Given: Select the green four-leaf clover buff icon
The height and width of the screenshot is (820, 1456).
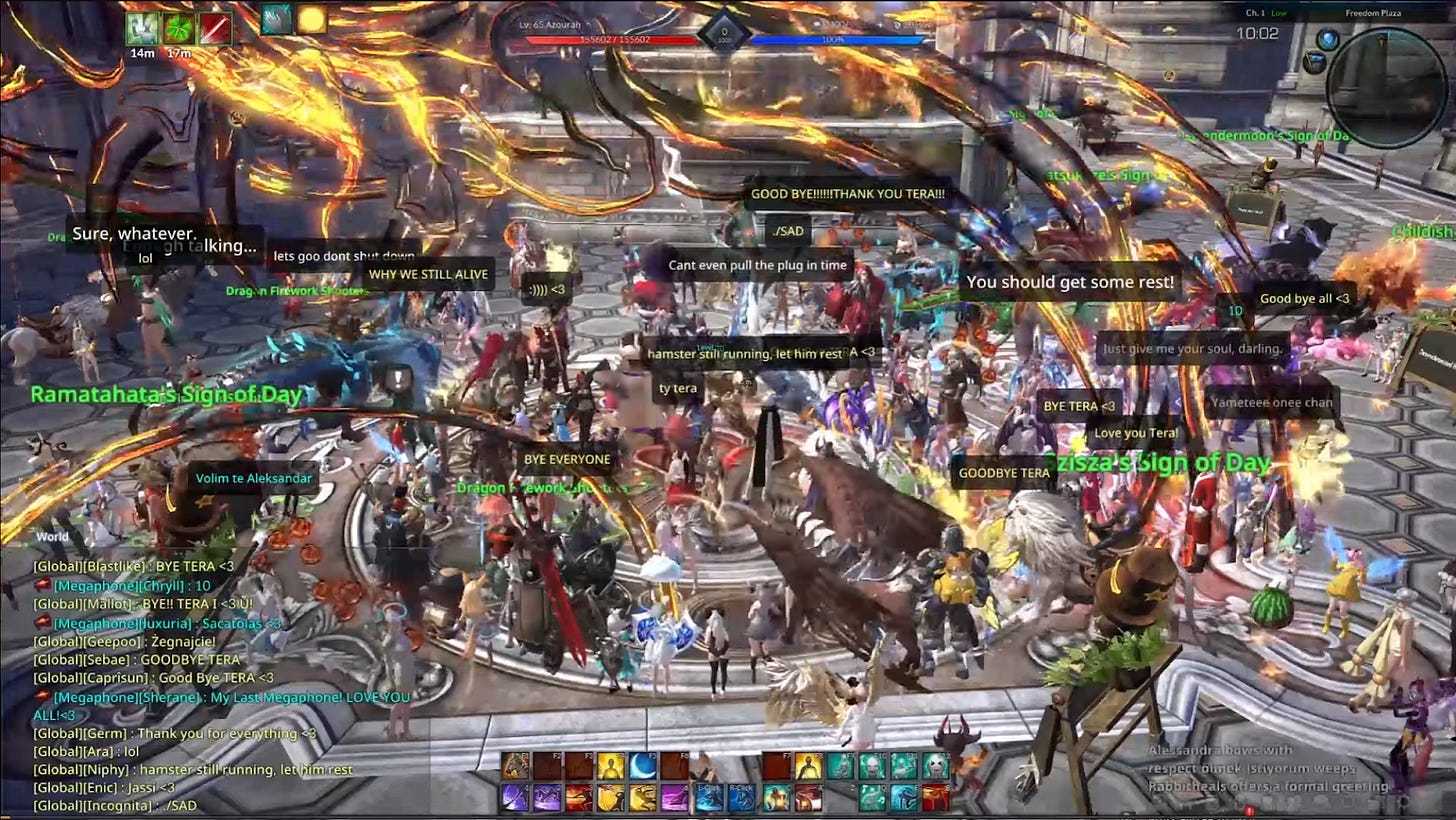Looking at the screenshot, I should point(178,27).
